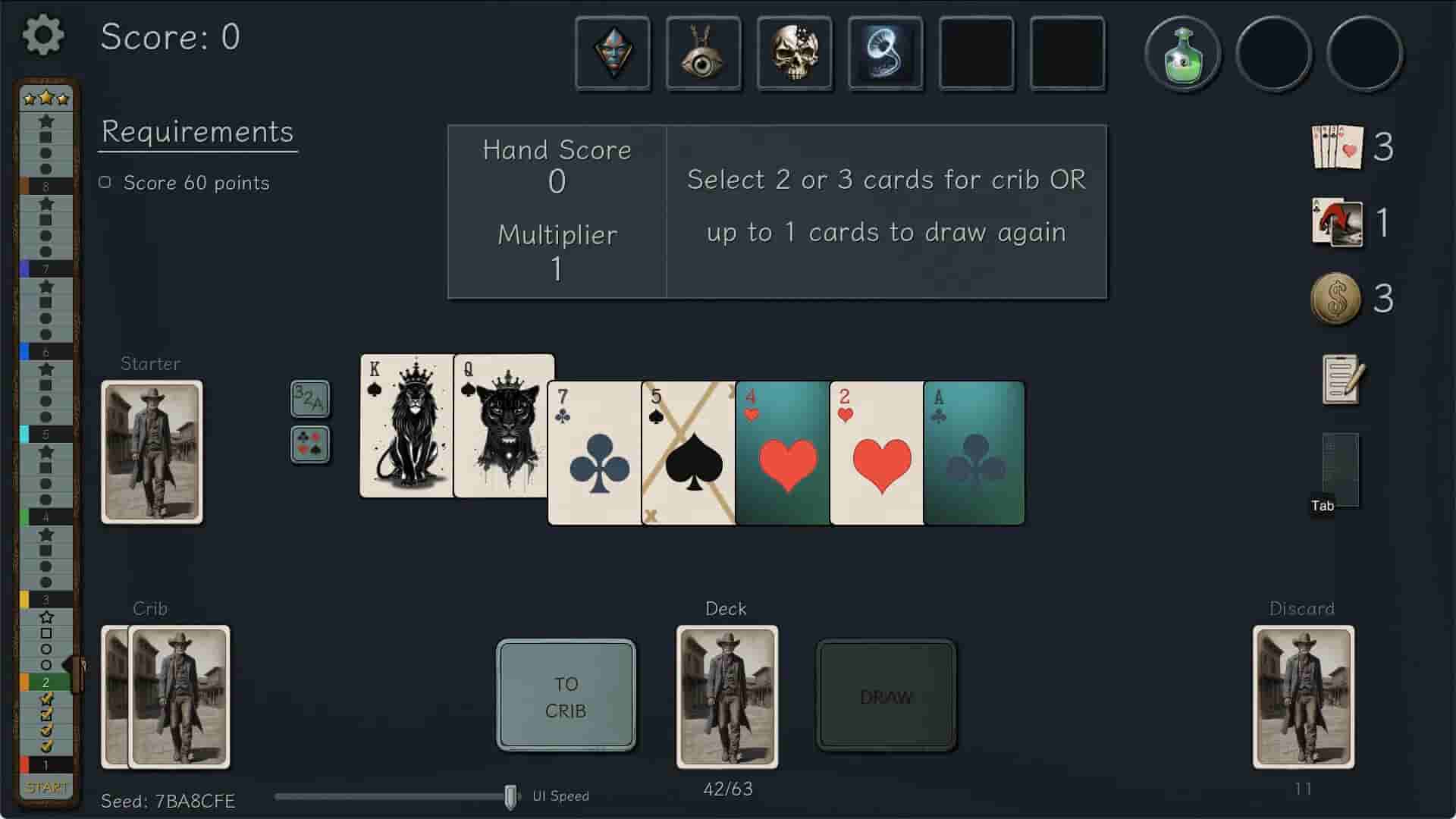Select the eye amulet joker
Image resolution: width=1456 pixels, height=819 pixels.
704,53
